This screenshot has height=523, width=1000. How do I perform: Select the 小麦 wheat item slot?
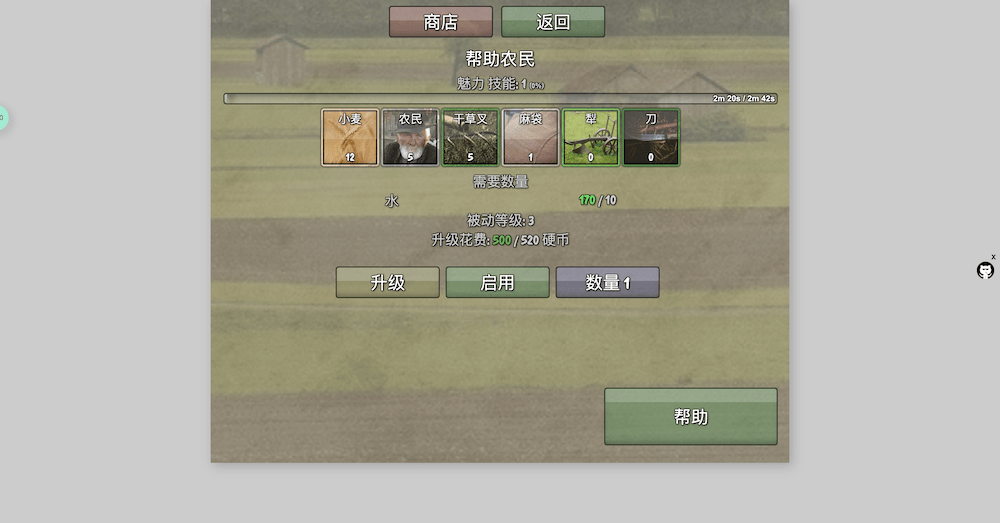[x=350, y=137]
